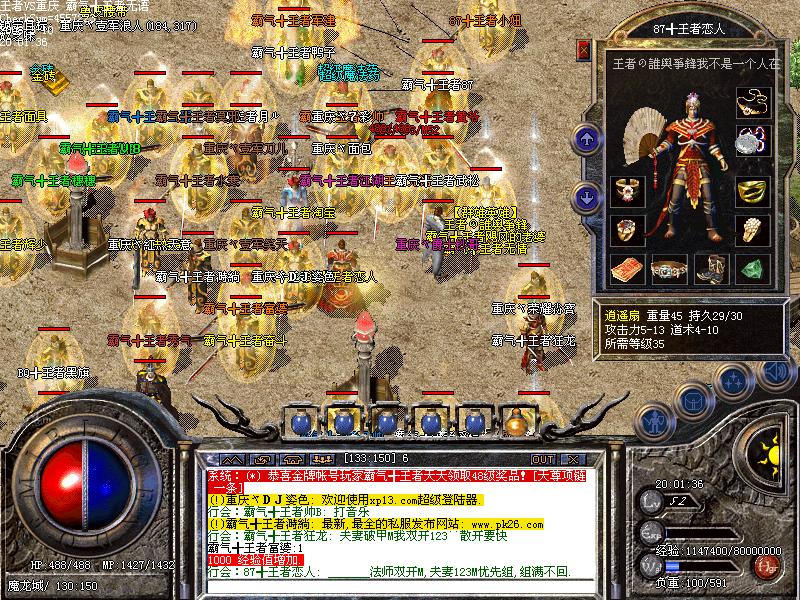800x600 pixels.
Task: Click the X button above chat
Action: 573,458
